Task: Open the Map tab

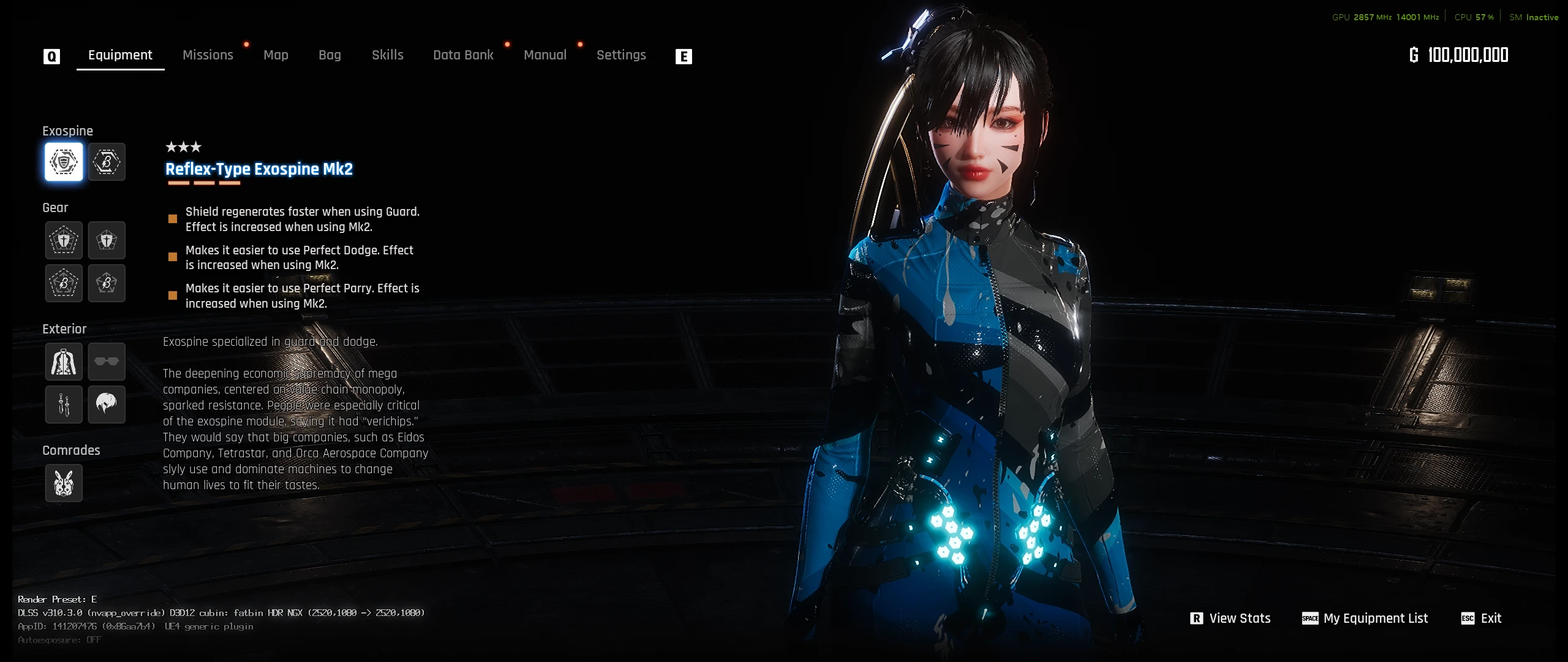Action: [276, 55]
